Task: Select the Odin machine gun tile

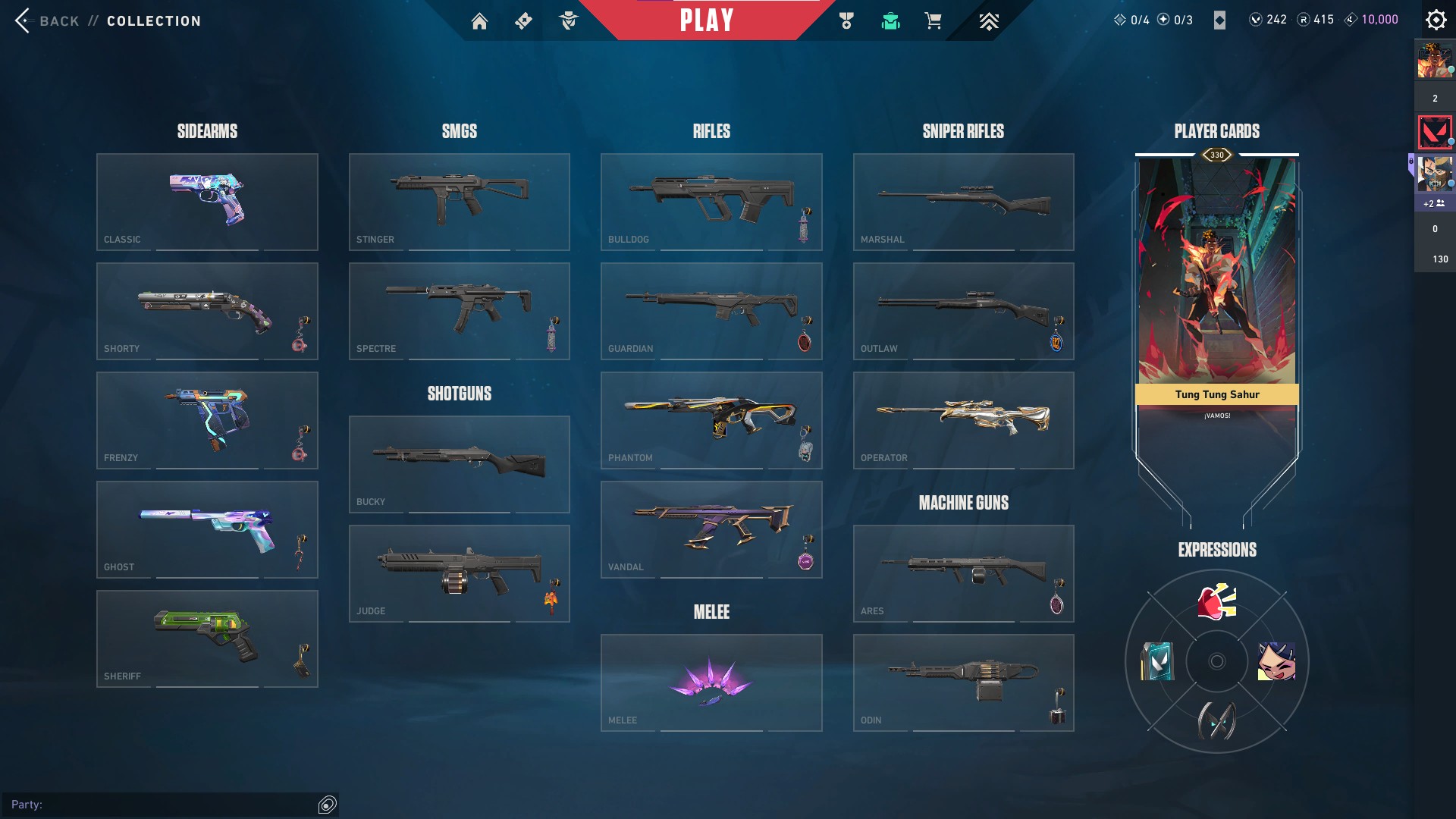Action: pos(963,682)
